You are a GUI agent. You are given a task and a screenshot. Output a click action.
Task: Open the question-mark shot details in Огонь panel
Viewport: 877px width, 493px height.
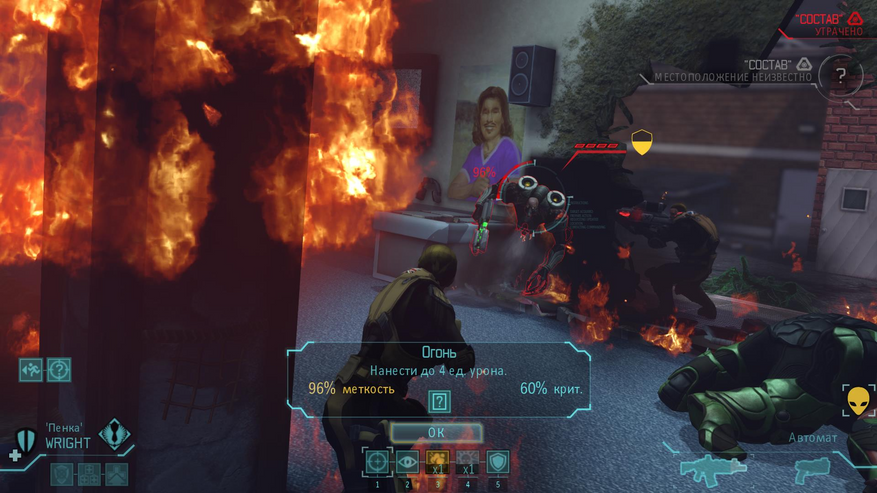439,401
